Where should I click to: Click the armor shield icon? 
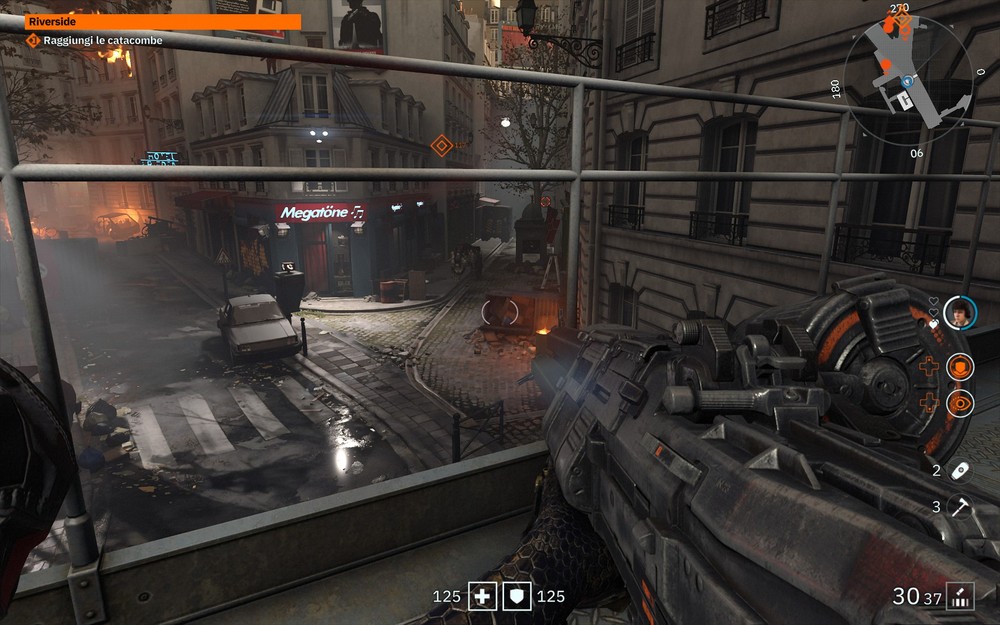click(x=517, y=597)
